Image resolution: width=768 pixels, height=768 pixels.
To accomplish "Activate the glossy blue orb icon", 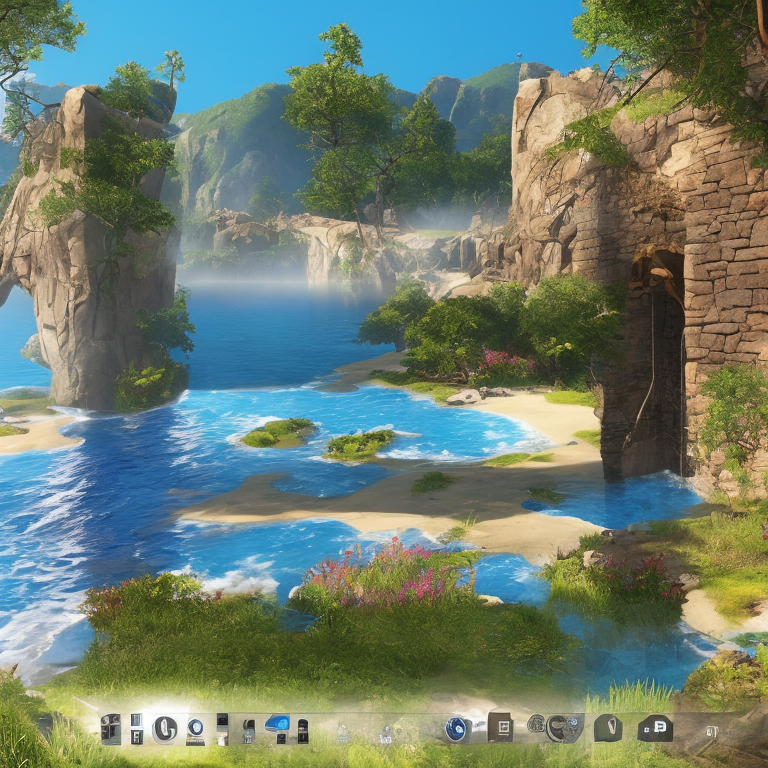I will click(457, 729).
